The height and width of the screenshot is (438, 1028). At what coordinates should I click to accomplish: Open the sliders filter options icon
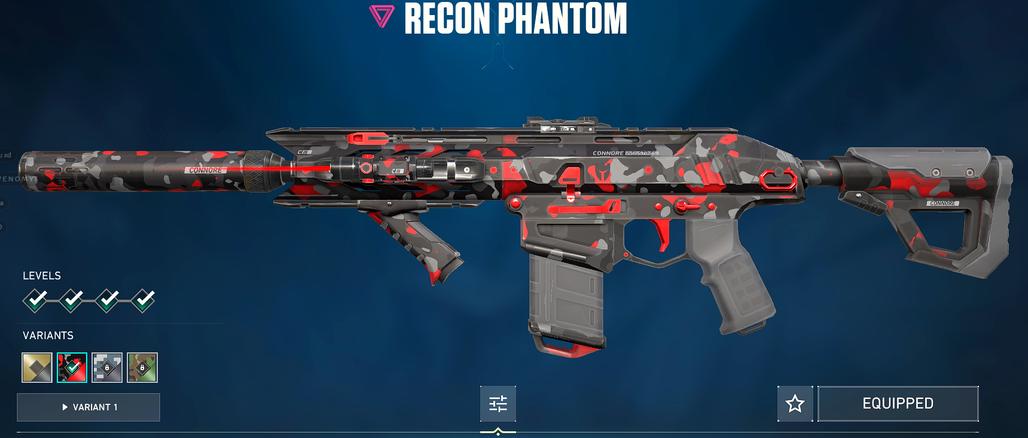(x=498, y=404)
